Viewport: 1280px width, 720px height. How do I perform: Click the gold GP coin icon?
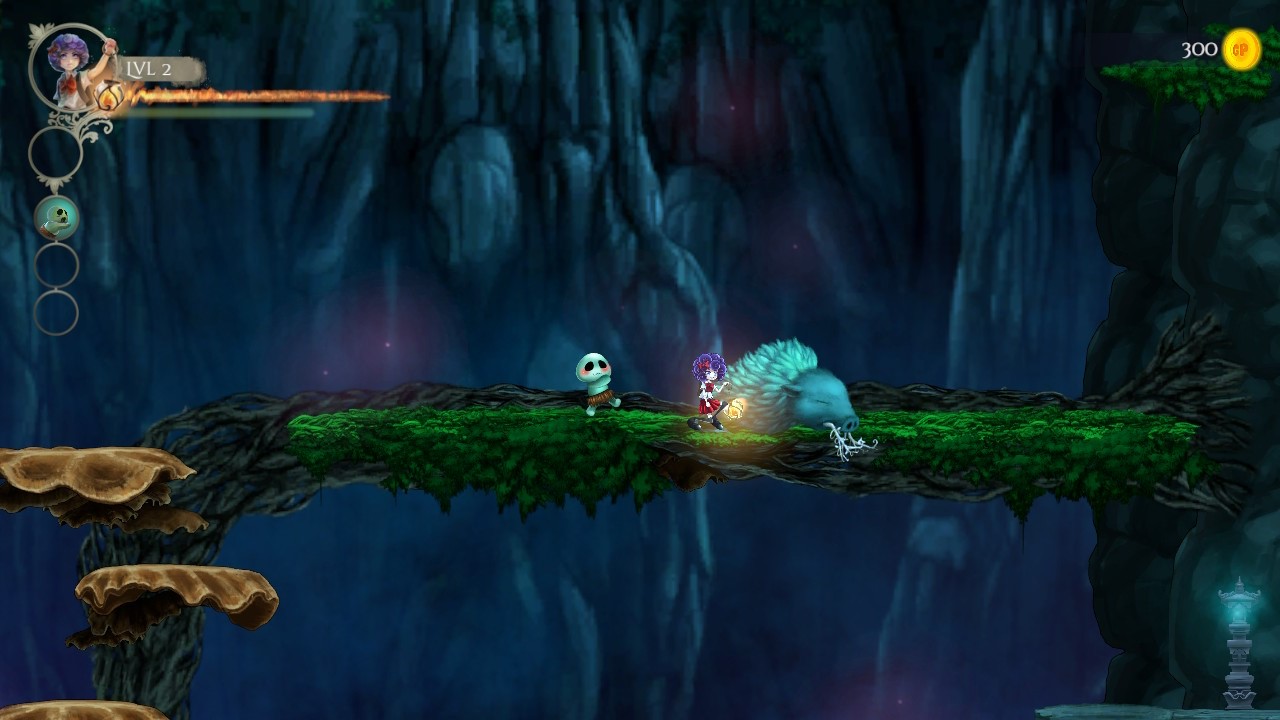point(1241,49)
